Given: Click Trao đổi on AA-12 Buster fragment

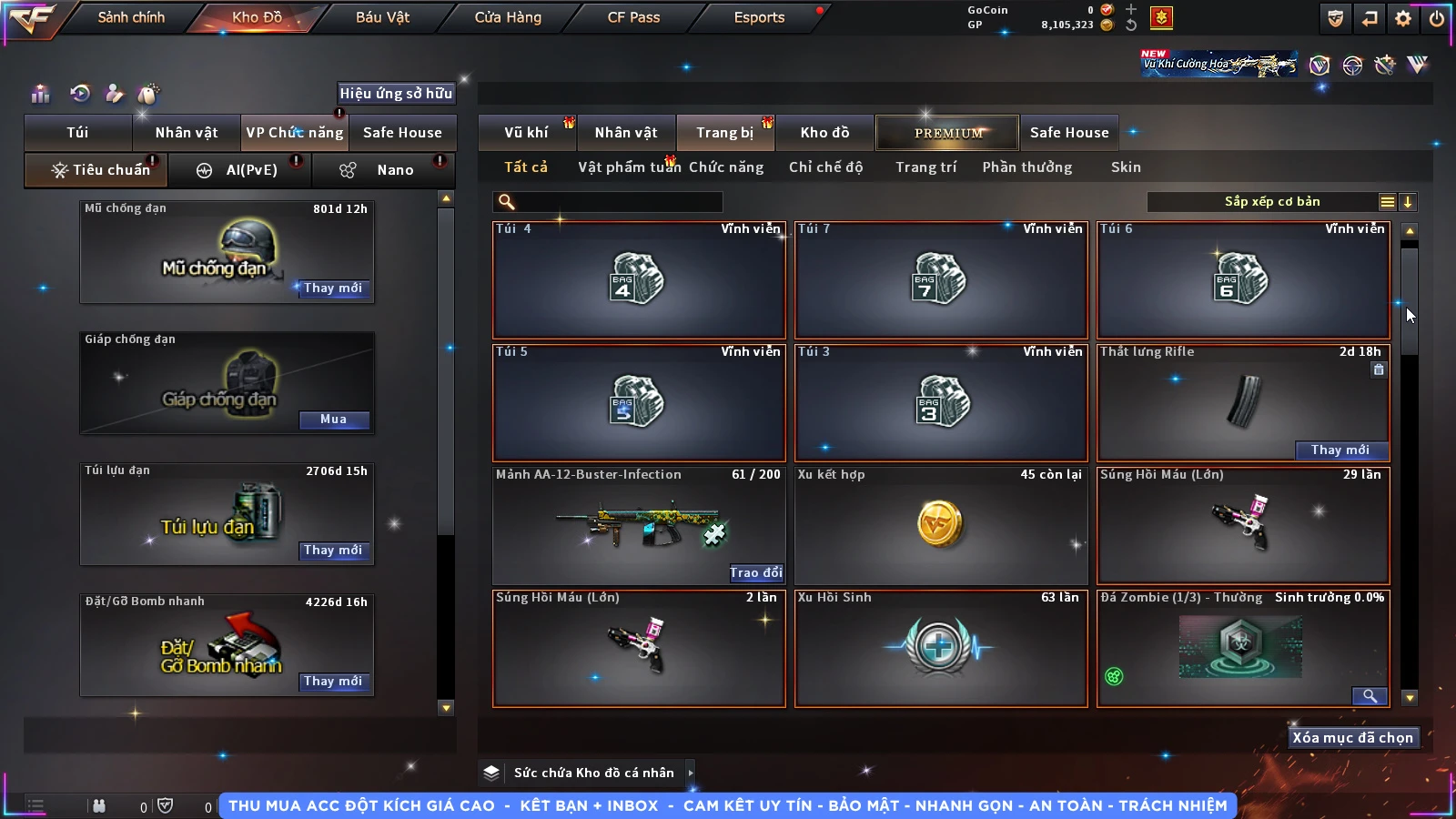Looking at the screenshot, I should (755, 573).
